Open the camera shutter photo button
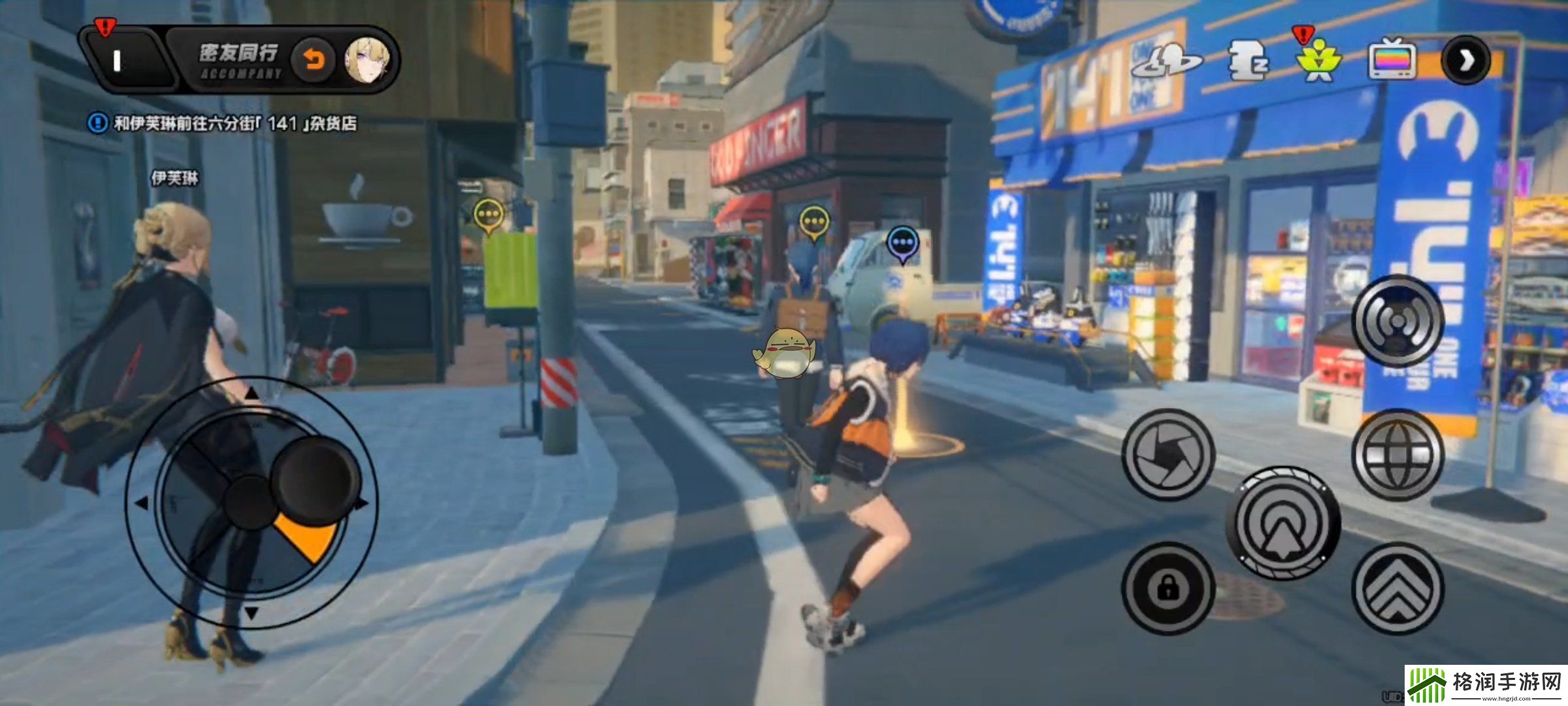 (1168, 454)
